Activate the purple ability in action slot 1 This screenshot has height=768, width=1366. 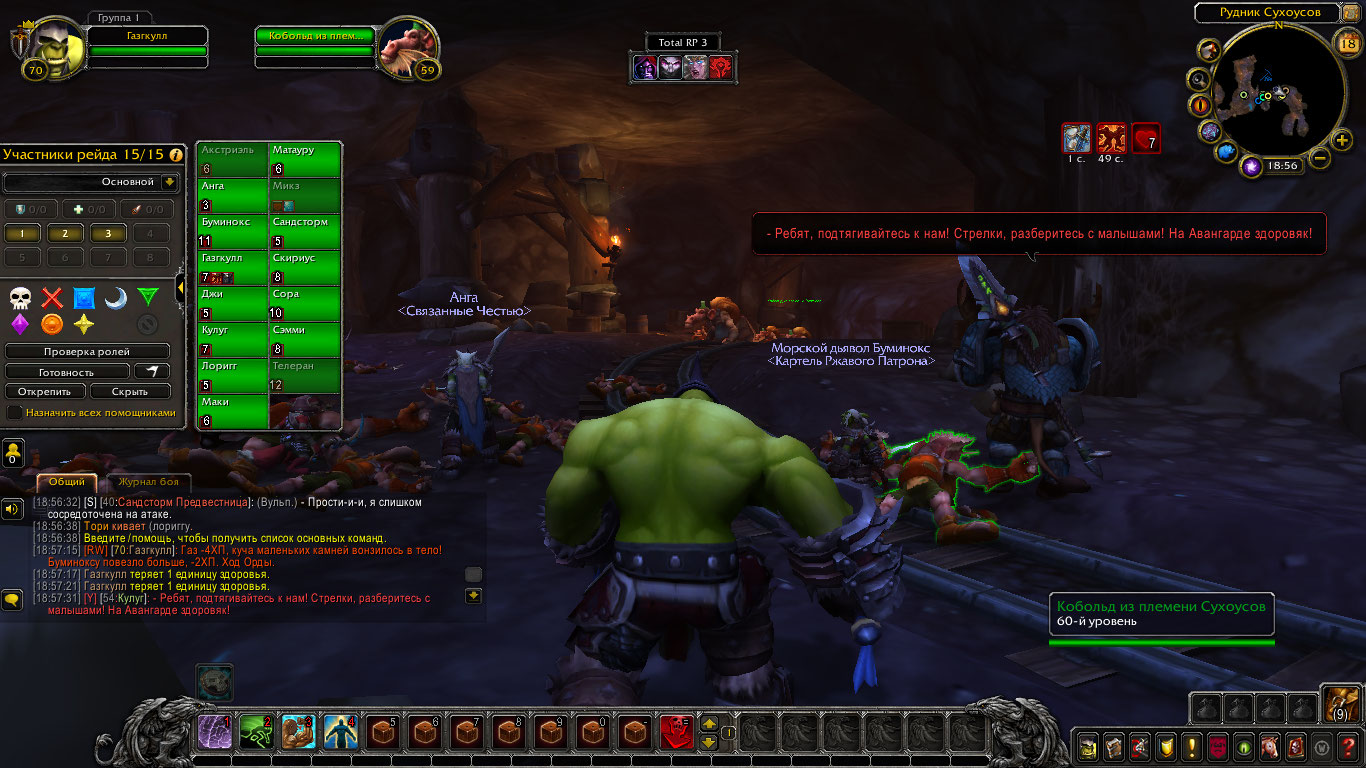click(x=215, y=733)
